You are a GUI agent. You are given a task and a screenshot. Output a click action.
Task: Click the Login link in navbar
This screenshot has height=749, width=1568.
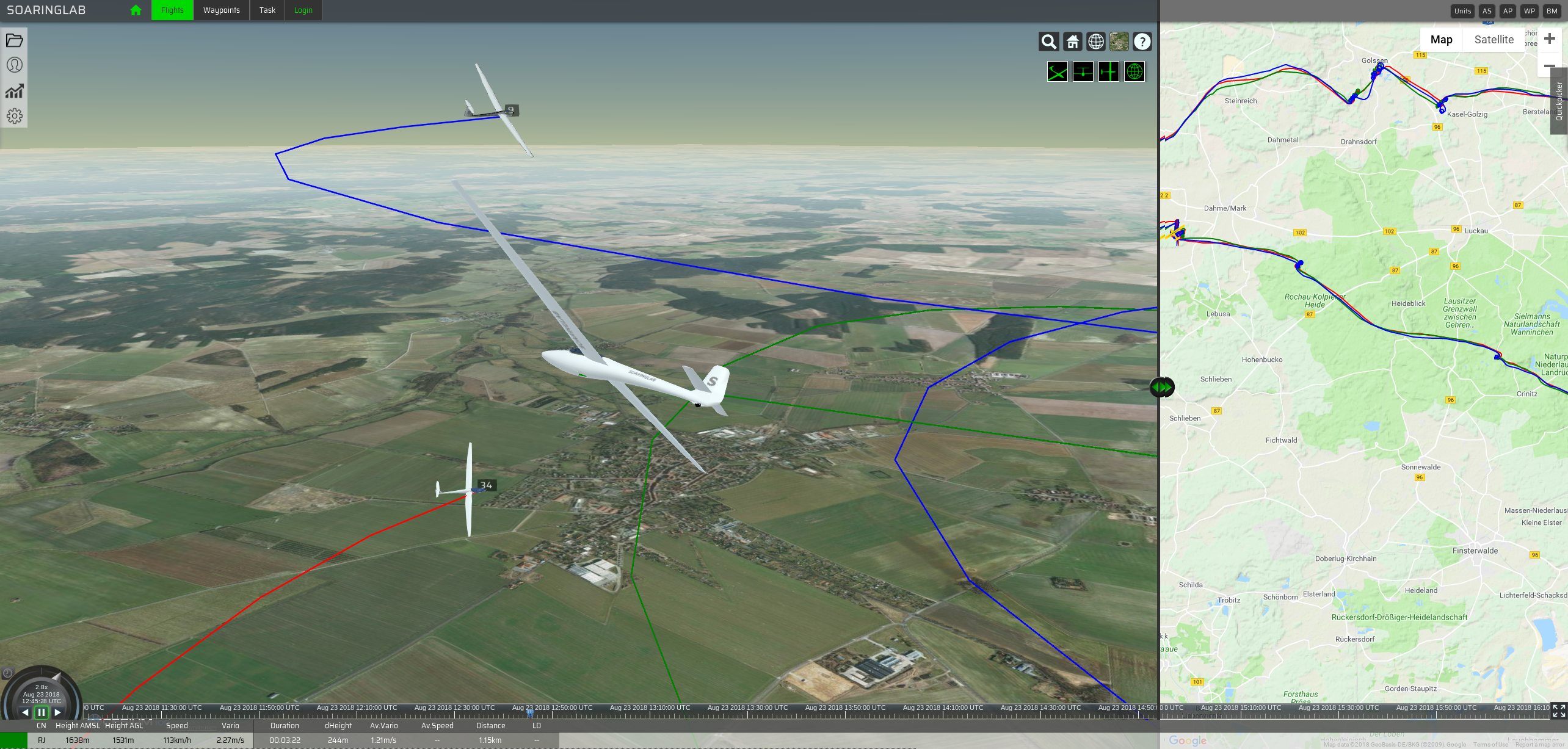coord(303,10)
